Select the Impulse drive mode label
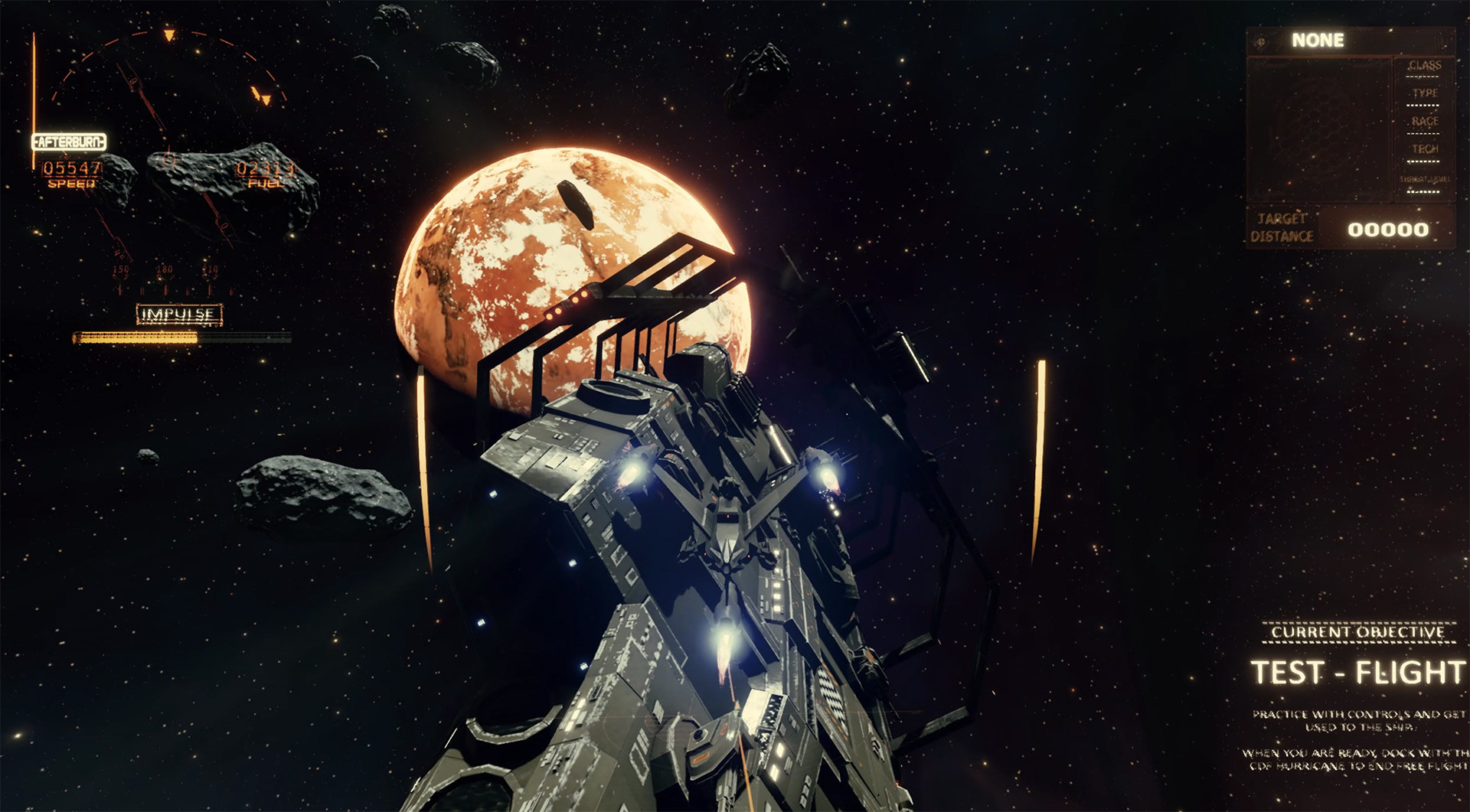This screenshot has width=1470, height=812. pos(179,315)
